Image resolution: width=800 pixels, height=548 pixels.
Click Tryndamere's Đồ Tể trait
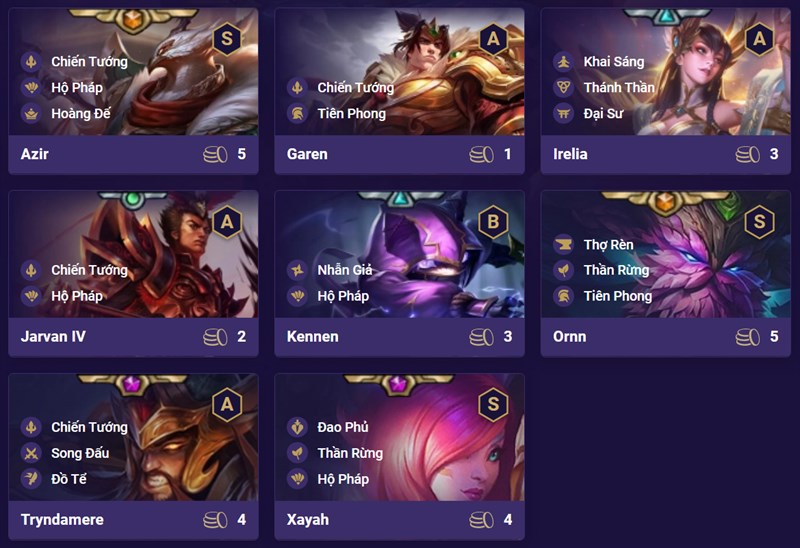(68, 479)
